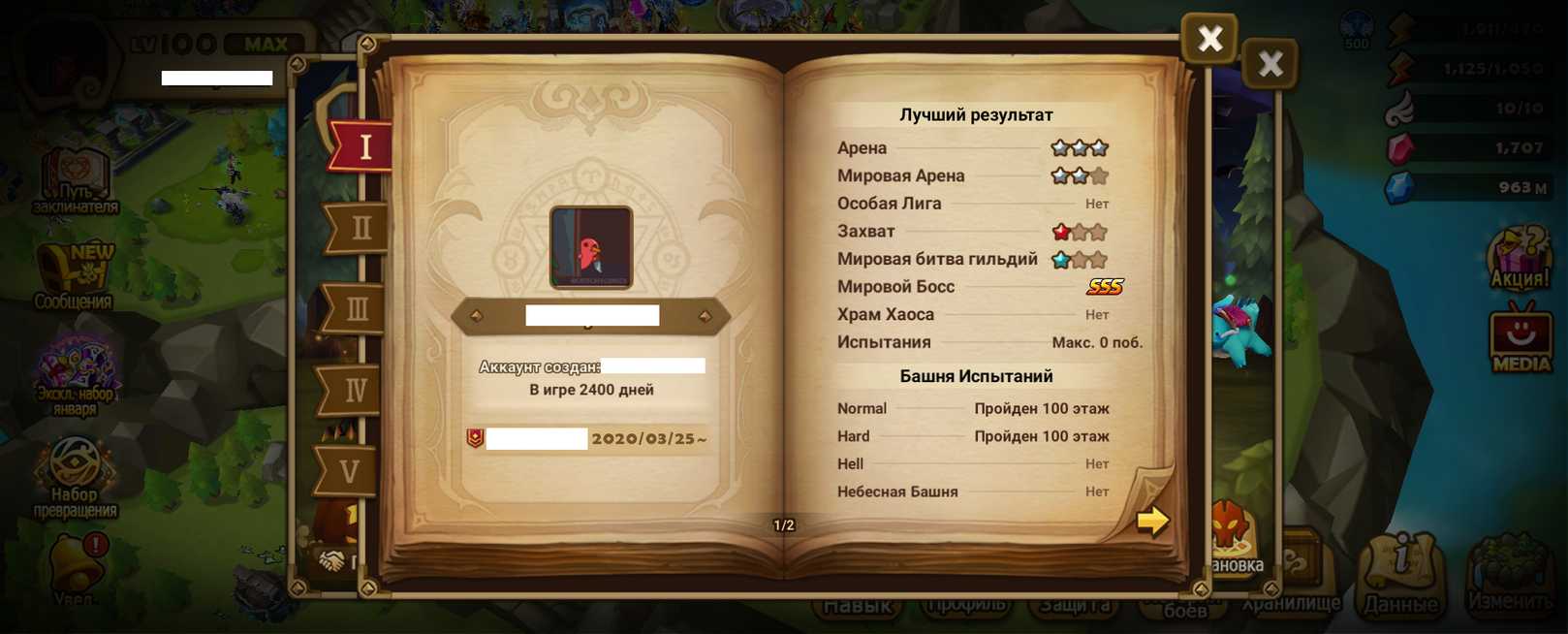
Task: Switch to bookmark tab I
Action: (361, 147)
